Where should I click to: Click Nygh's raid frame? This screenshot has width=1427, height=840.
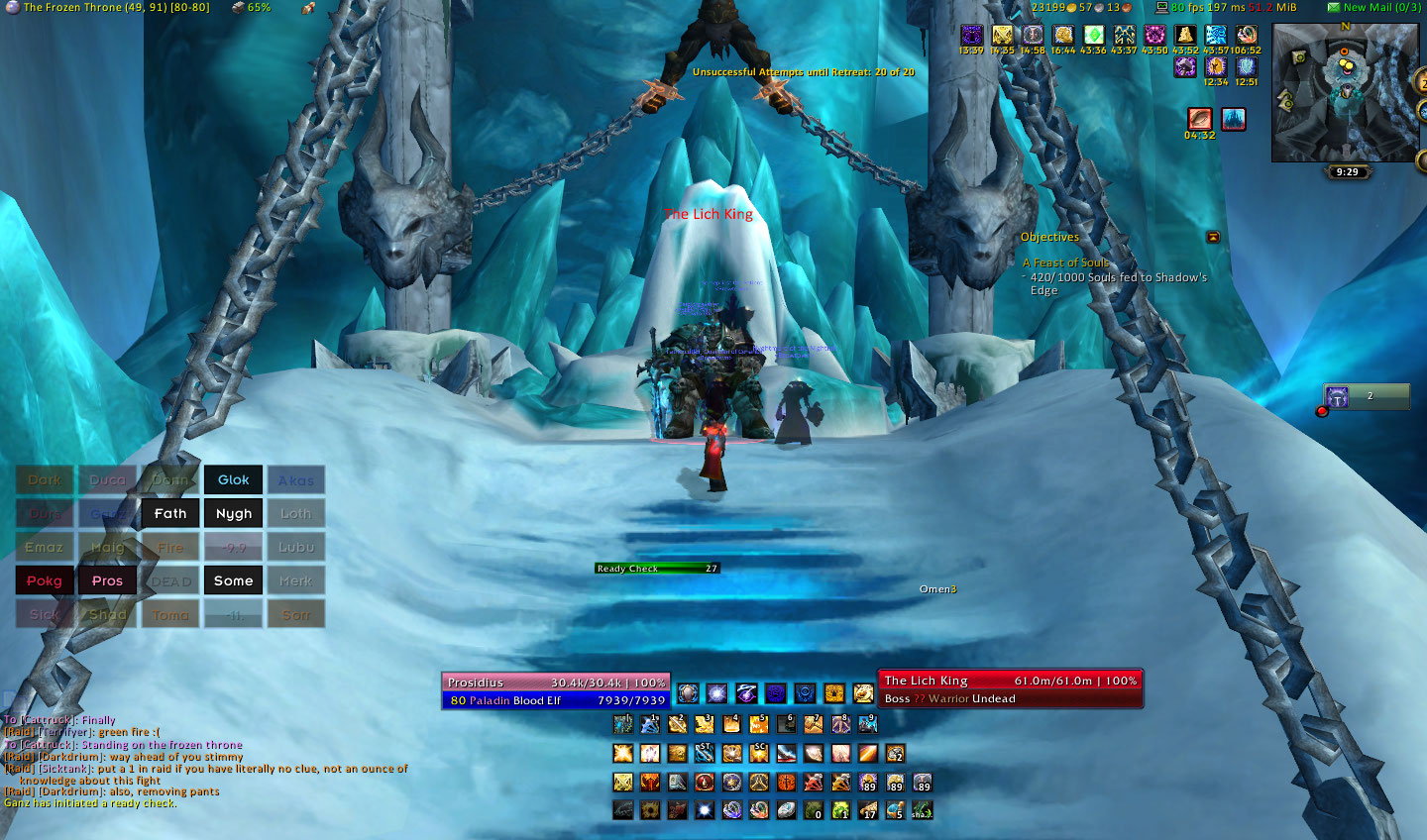click(x=234, y=514)
